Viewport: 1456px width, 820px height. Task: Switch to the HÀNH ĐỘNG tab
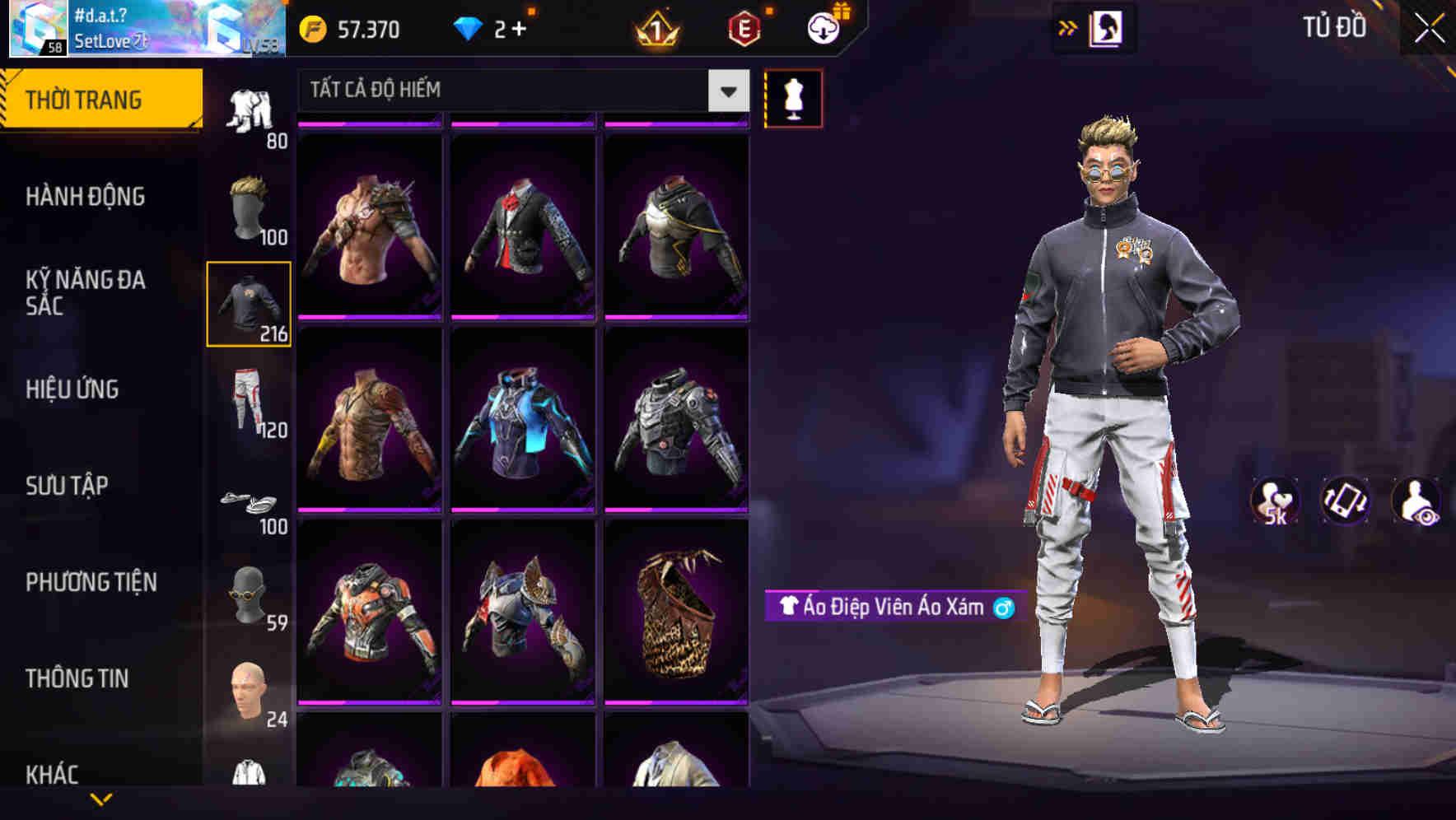[86, 197]
